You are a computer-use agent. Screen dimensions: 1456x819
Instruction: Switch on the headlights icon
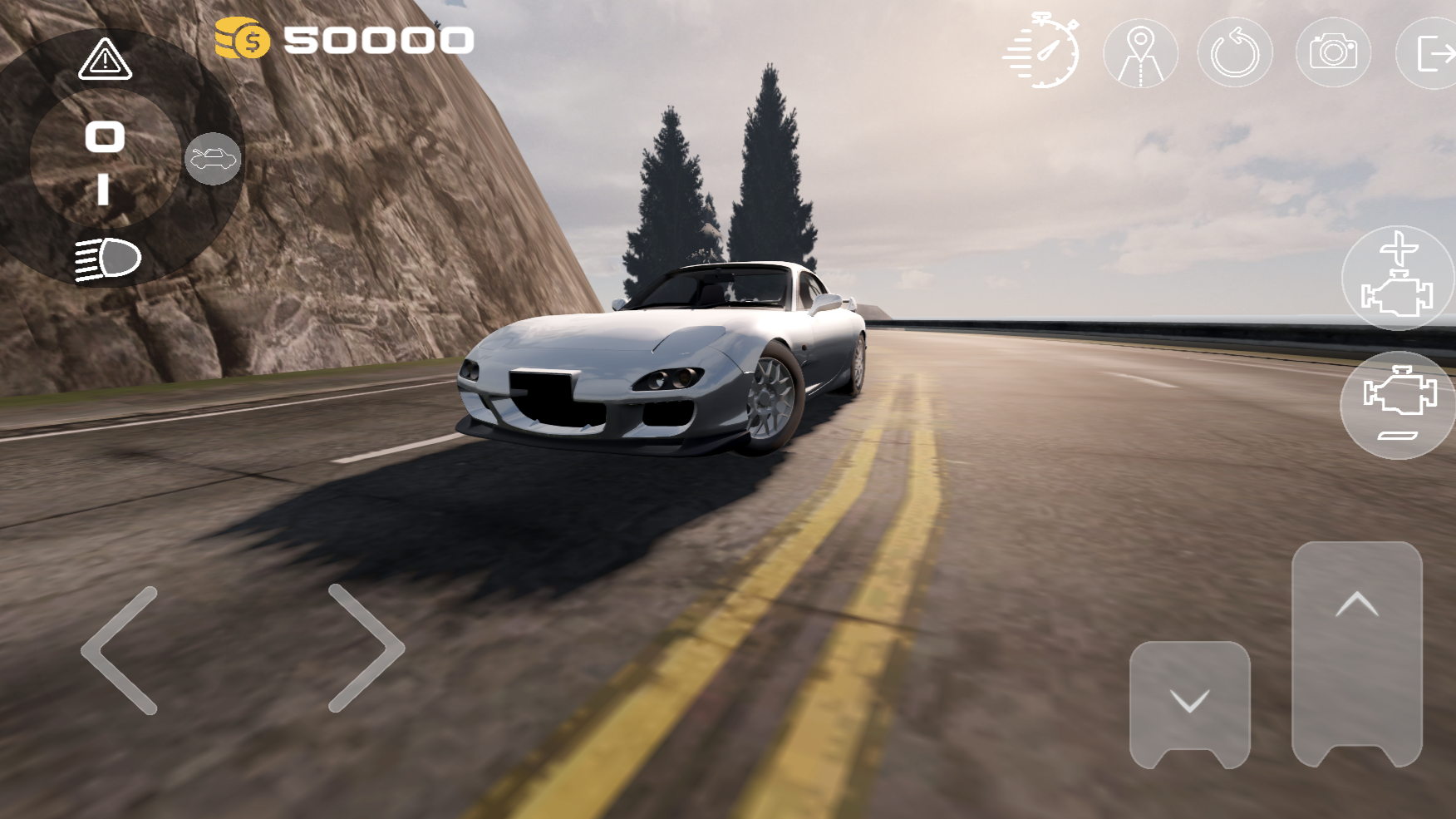(108, 259)
